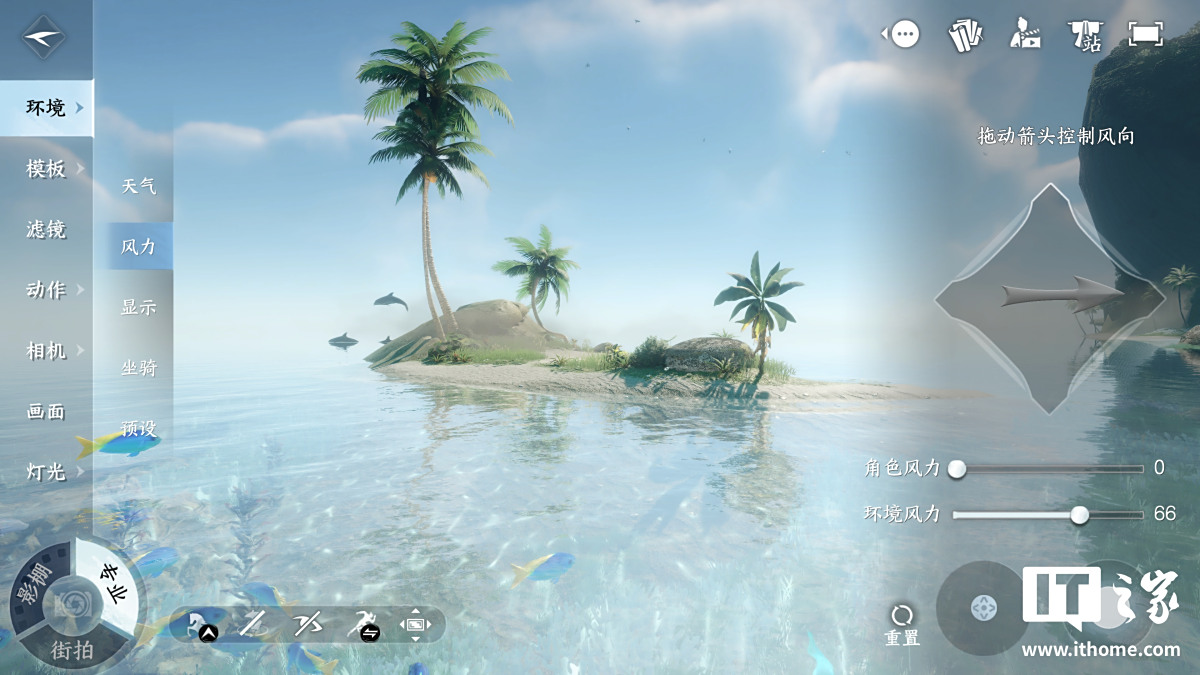
Task: Select the 滤镜 (Filter) menu entry
Action: (x=46, y=230)
